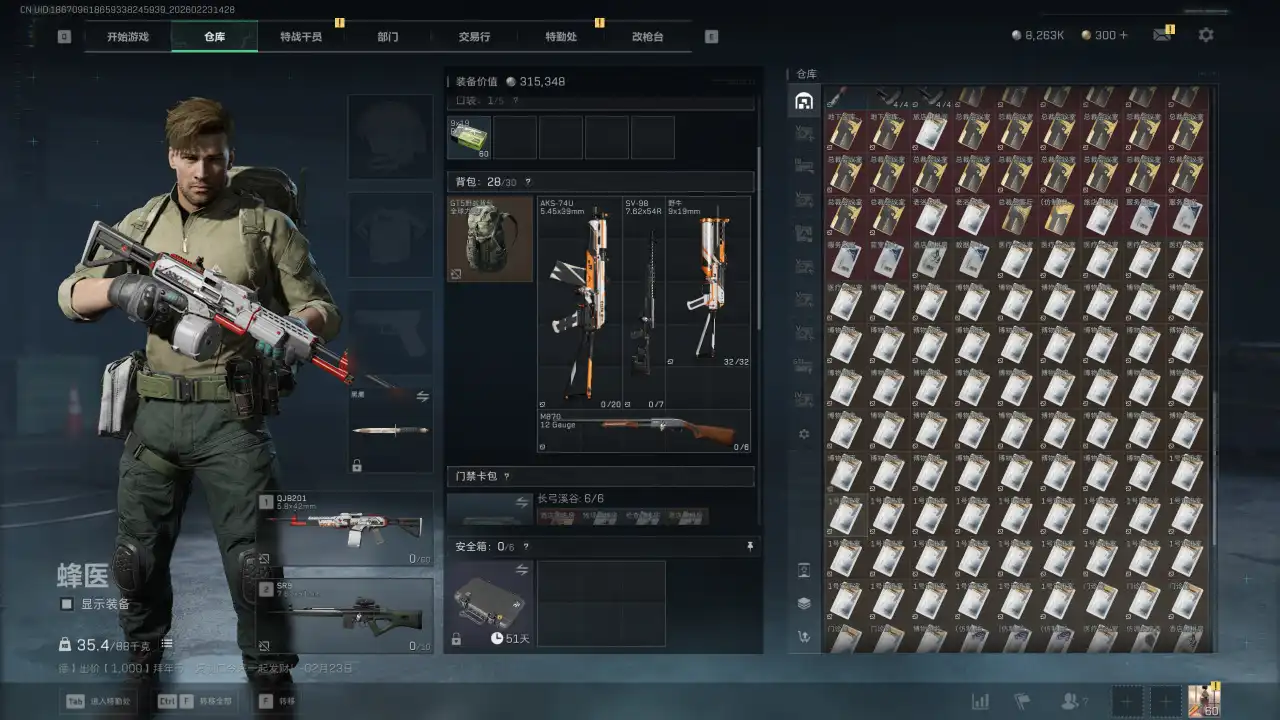Switch to the 特战干员 tab

coord(300,37)
